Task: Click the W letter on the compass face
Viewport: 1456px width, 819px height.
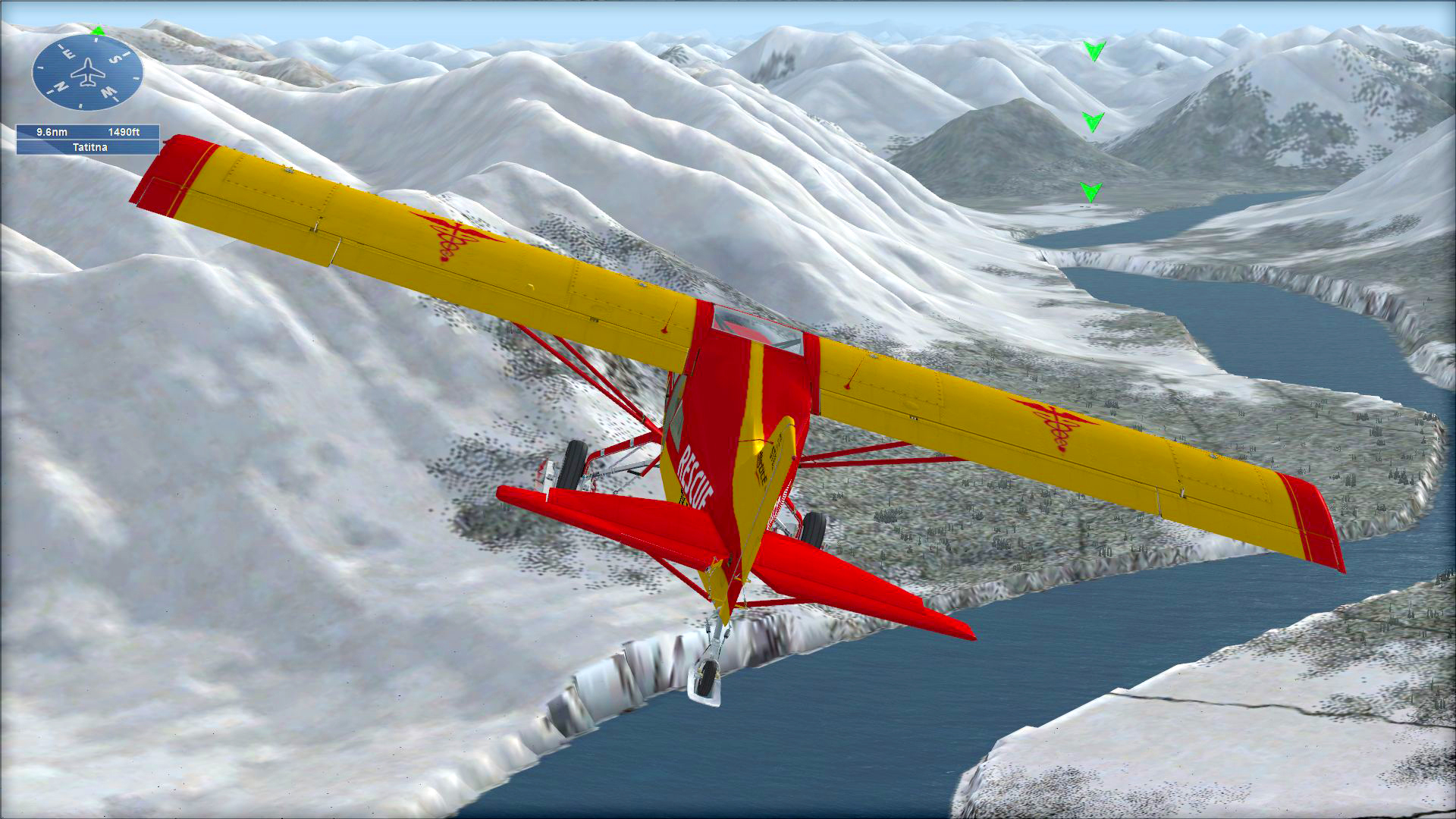Action: tap(107, 92)
